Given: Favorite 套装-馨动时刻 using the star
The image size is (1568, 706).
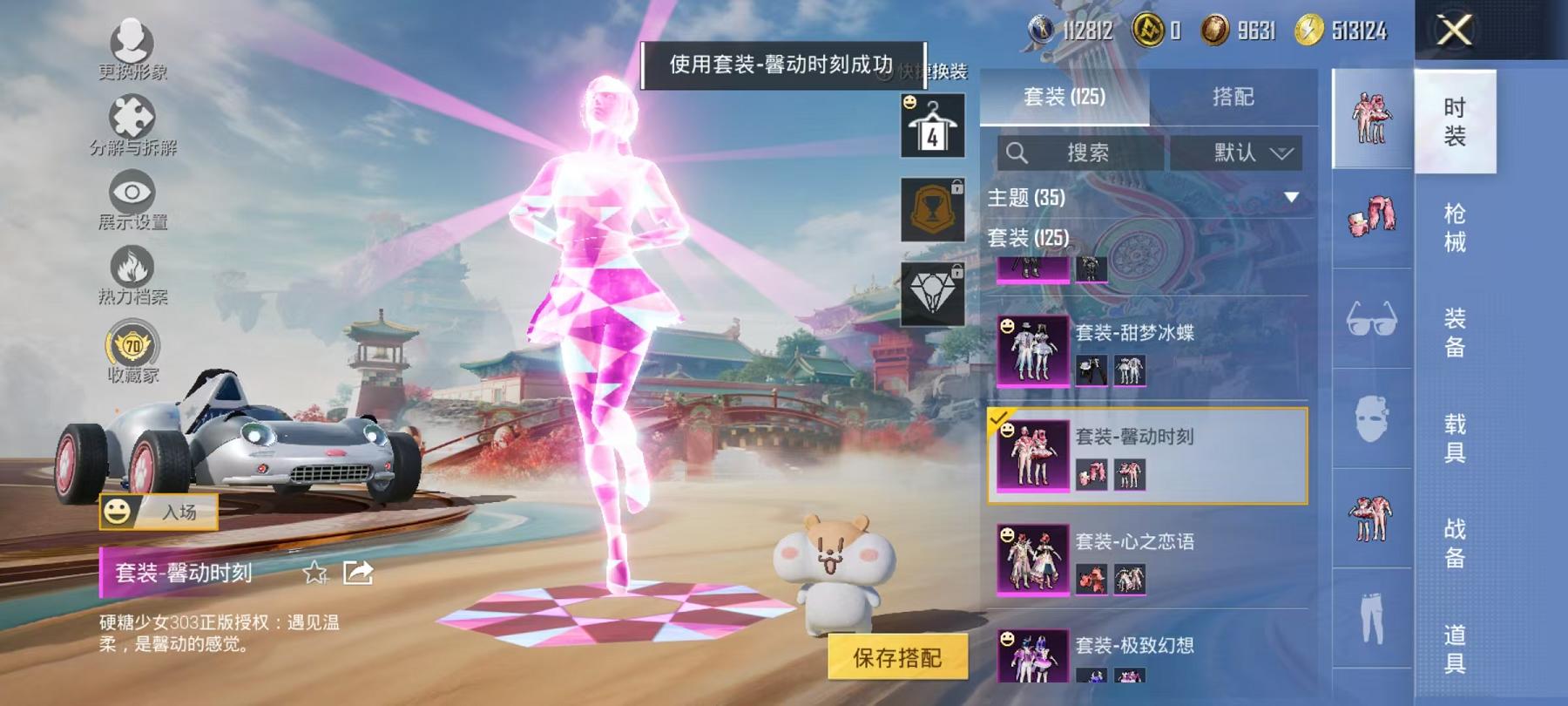Looking at the screenshot, I should (314, 574).
